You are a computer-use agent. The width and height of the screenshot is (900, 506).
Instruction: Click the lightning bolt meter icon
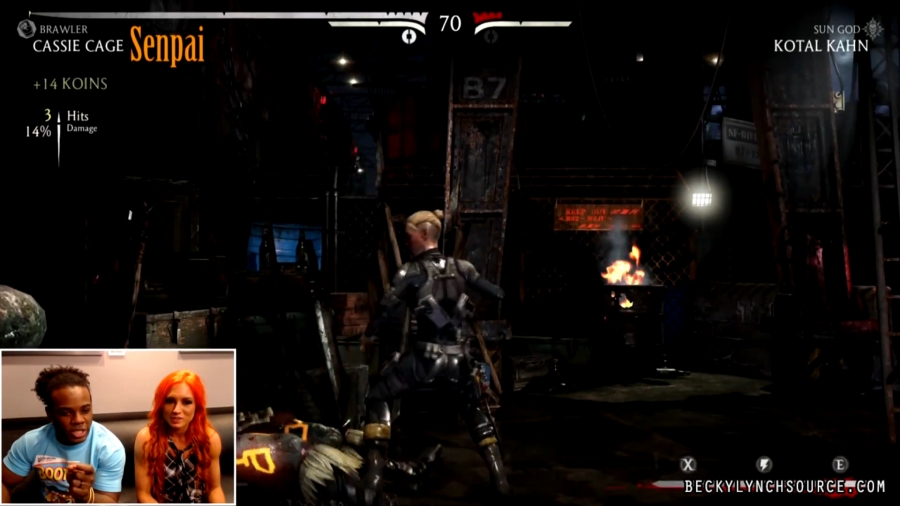pyautogui.click(x=764, y=465)
